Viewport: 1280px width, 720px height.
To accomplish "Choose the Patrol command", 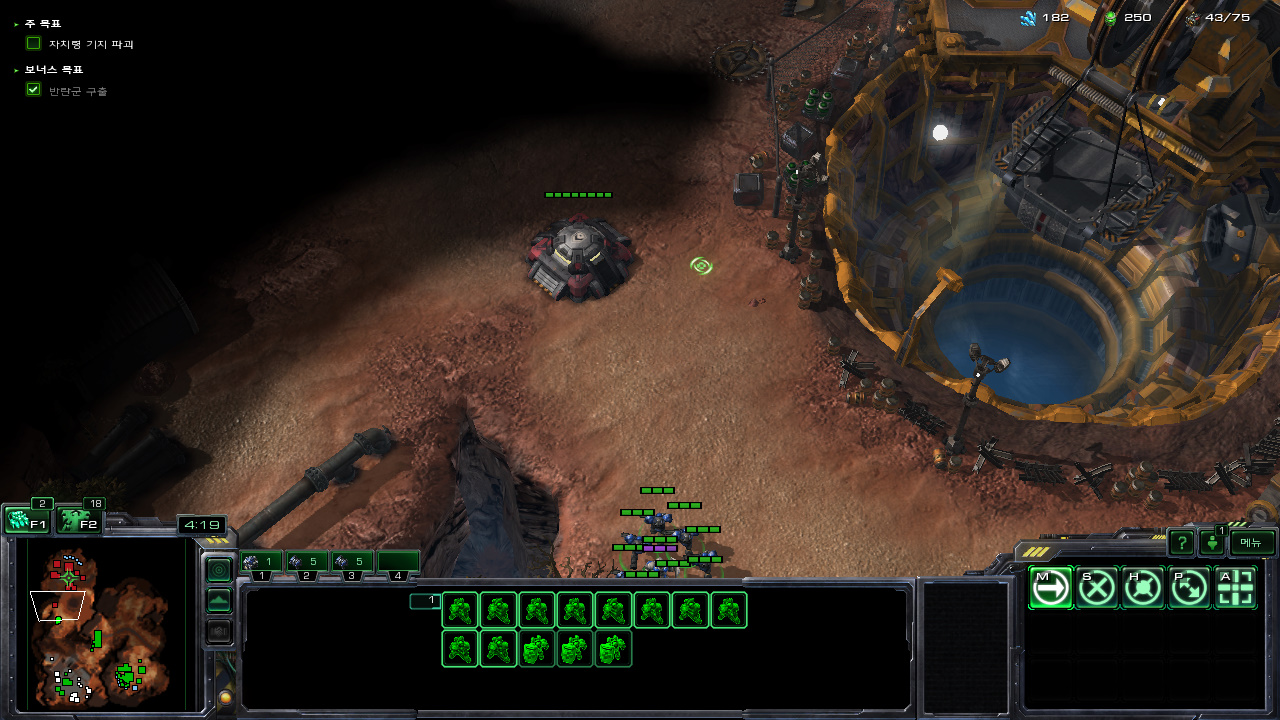I will (1188, 588).
